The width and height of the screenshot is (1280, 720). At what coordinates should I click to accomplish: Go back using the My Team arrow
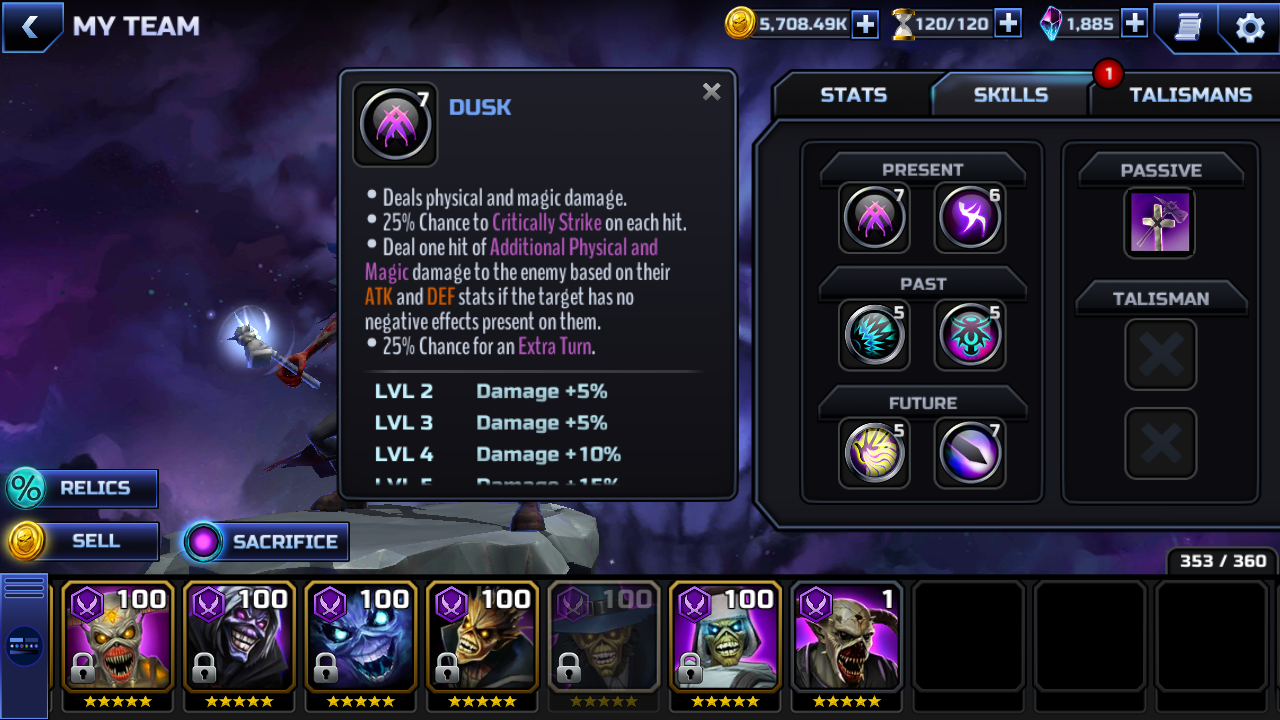(30, 27)
